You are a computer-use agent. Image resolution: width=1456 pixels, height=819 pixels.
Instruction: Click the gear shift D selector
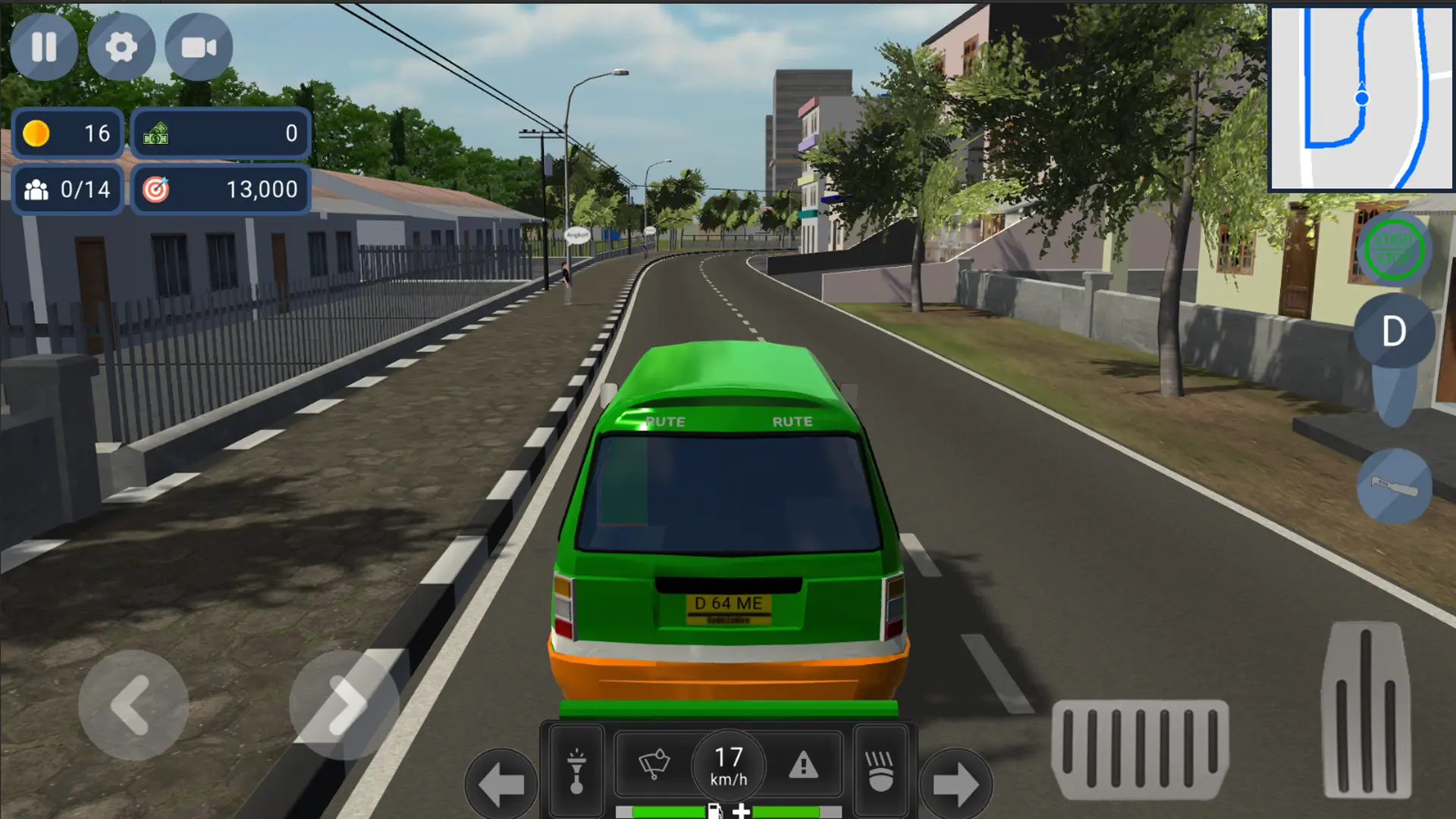coord(1393,331)
